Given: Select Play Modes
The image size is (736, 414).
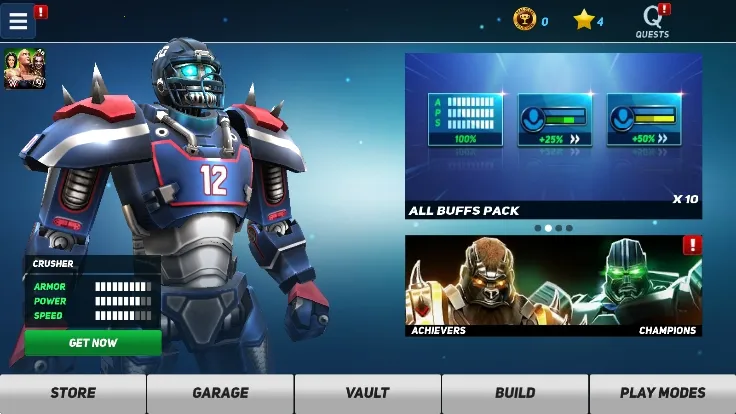Looking at the screenshot, I should pos(662,393).
